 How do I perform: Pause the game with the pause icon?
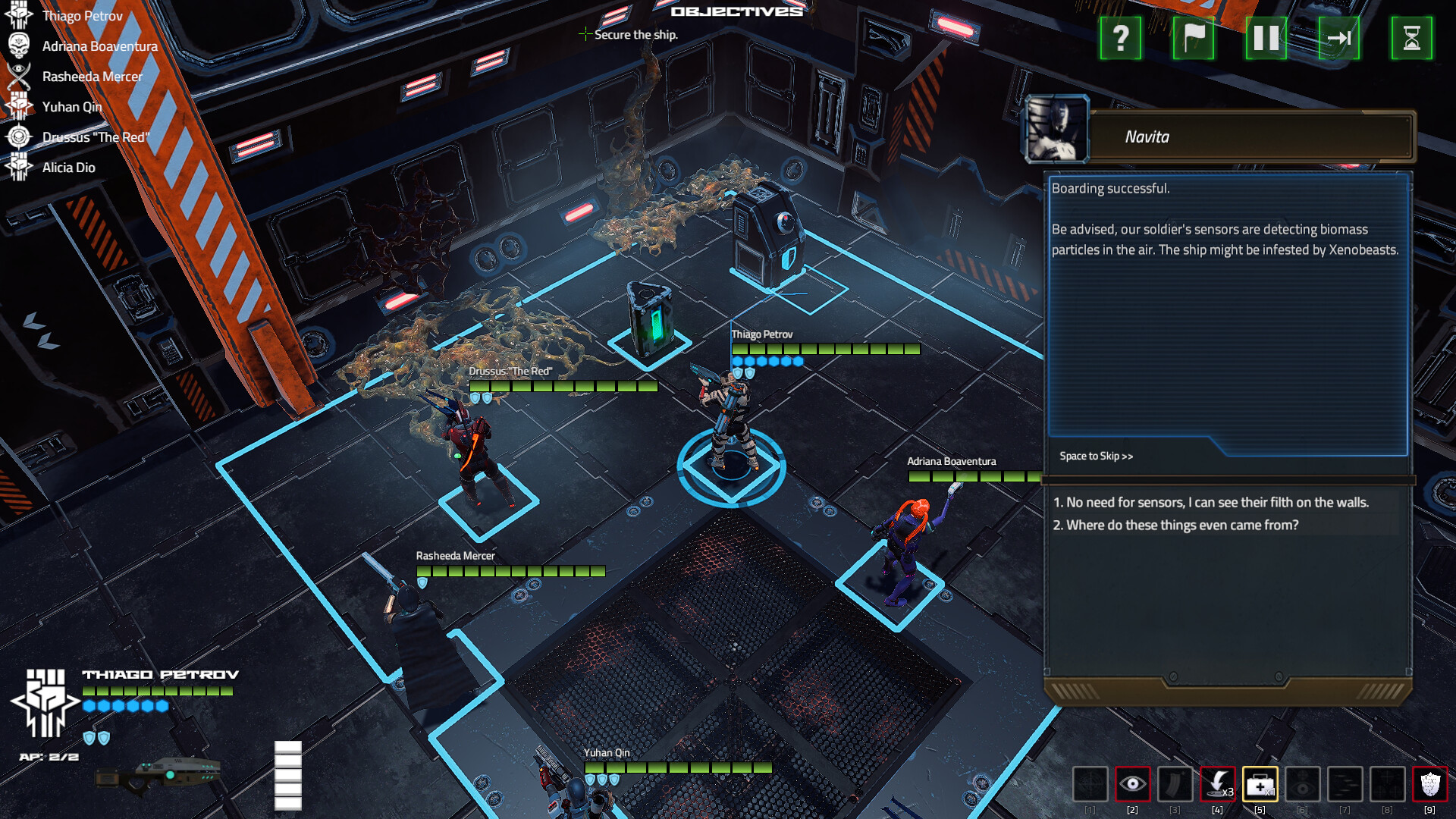tap(1266, 39)
